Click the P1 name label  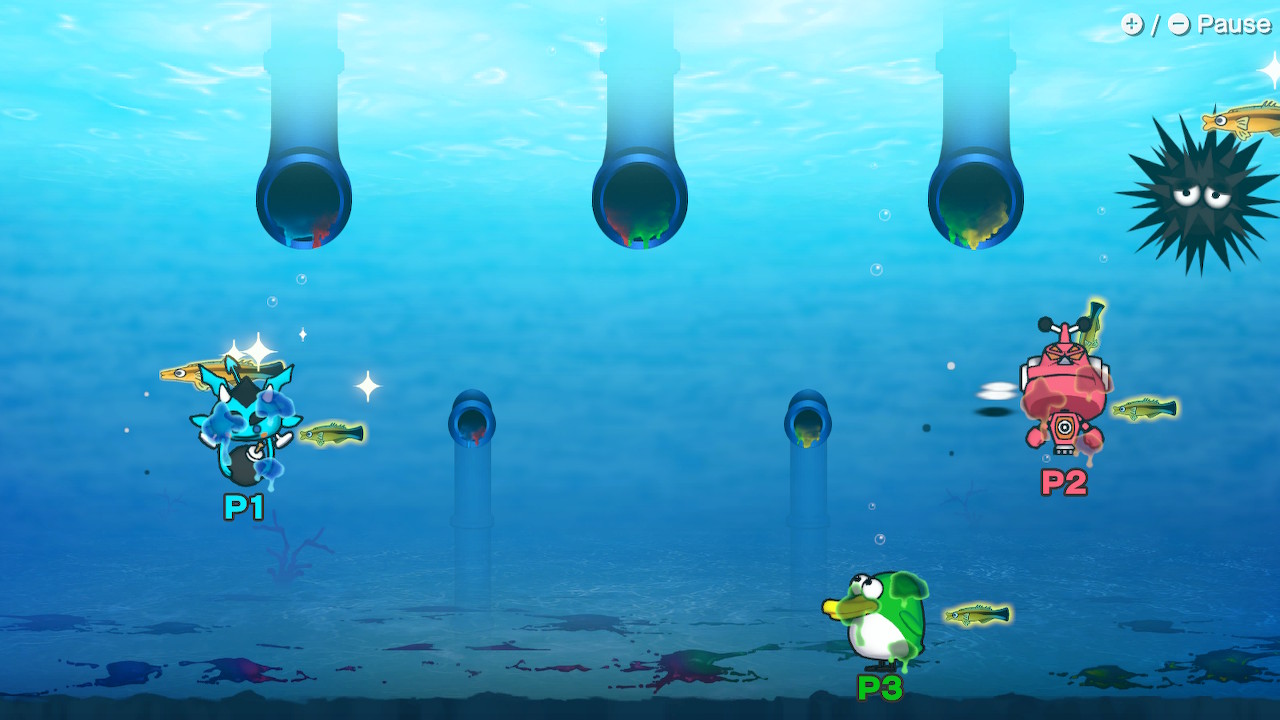[242, 509]
